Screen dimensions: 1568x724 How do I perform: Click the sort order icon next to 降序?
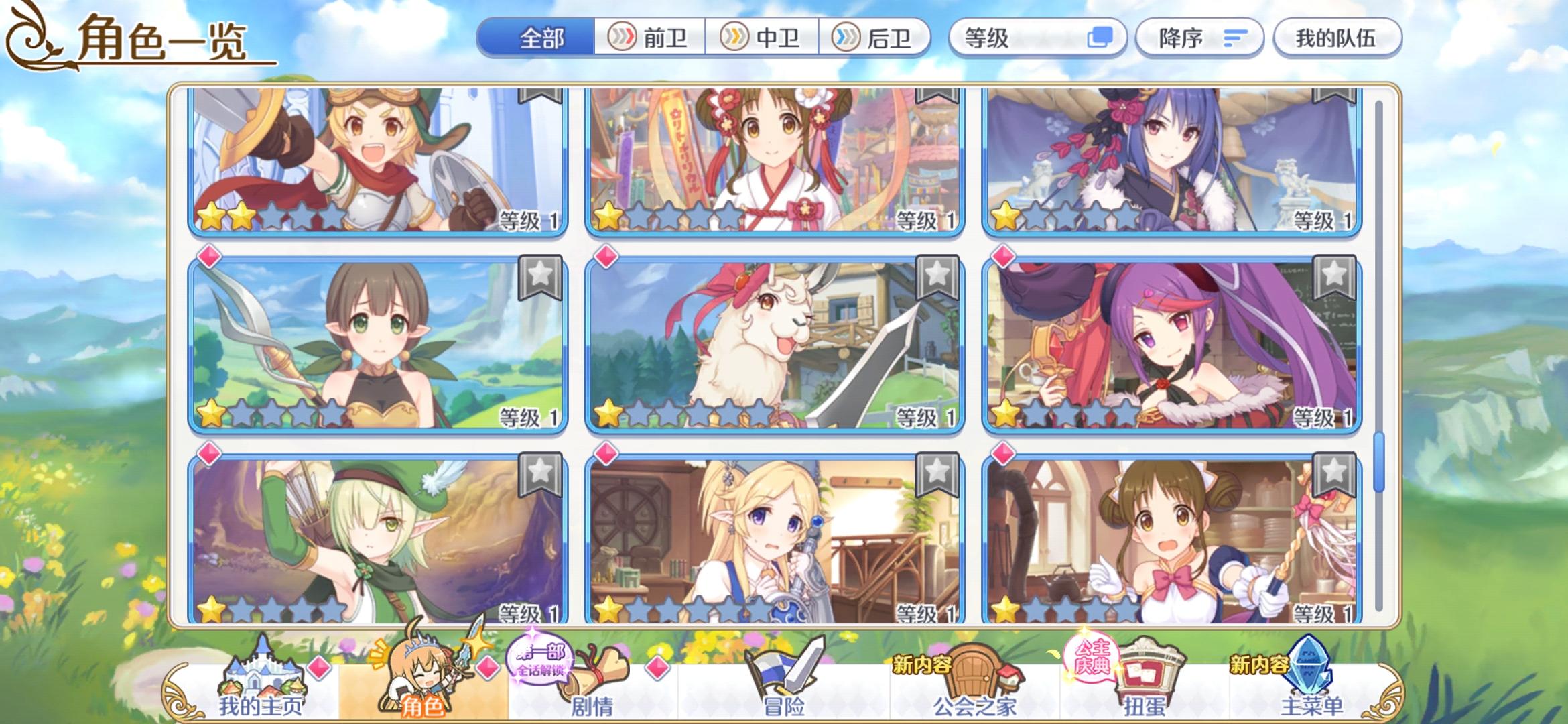1235,38
